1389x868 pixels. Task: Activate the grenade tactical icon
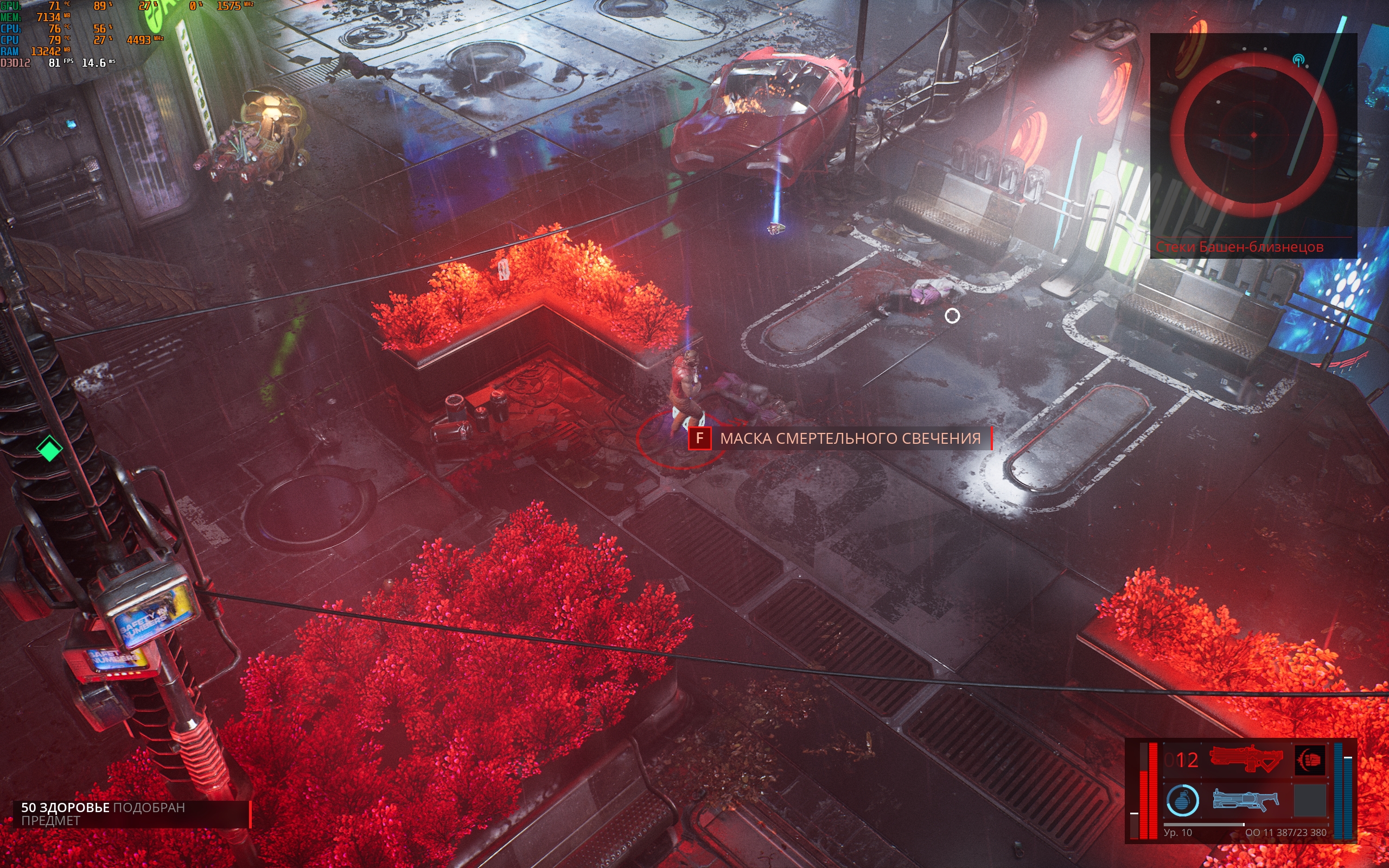tap(1182, 800)
